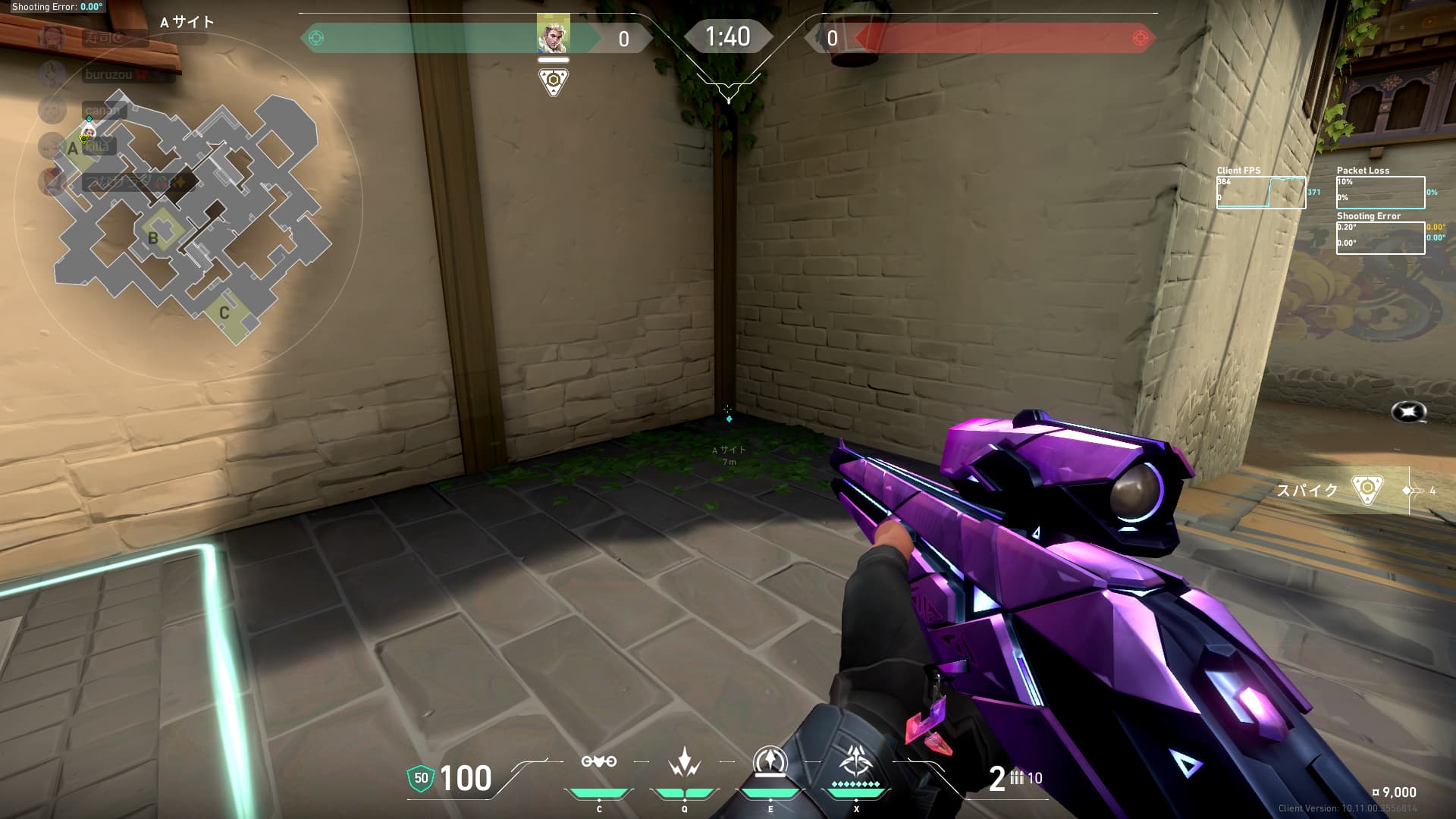The width and height of the screenshot is (1456, 819).
Task: Choose the C site marker on minimap
Action: click(x=224, y=312)
